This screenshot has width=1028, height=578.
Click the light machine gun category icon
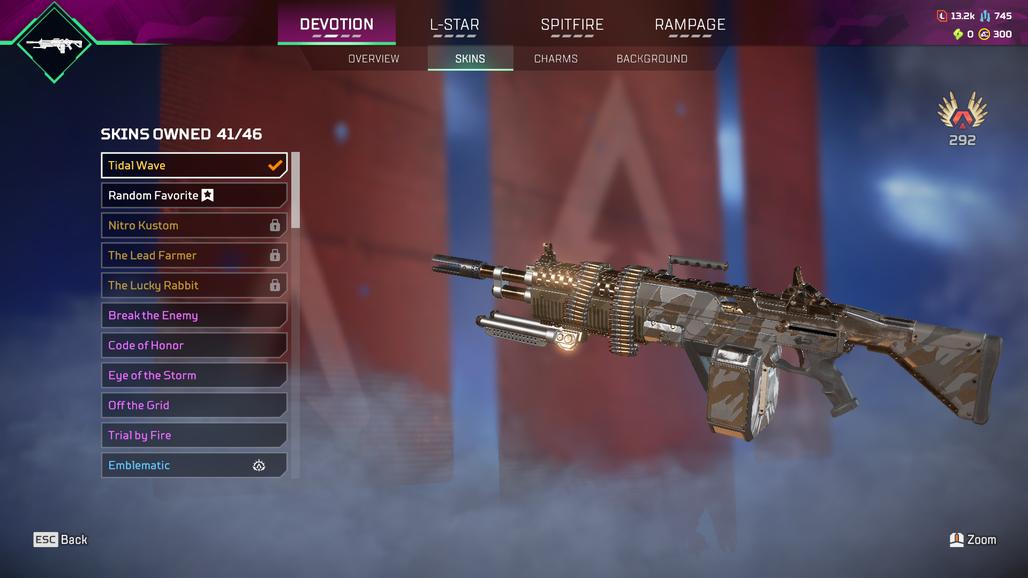(55, 43)
